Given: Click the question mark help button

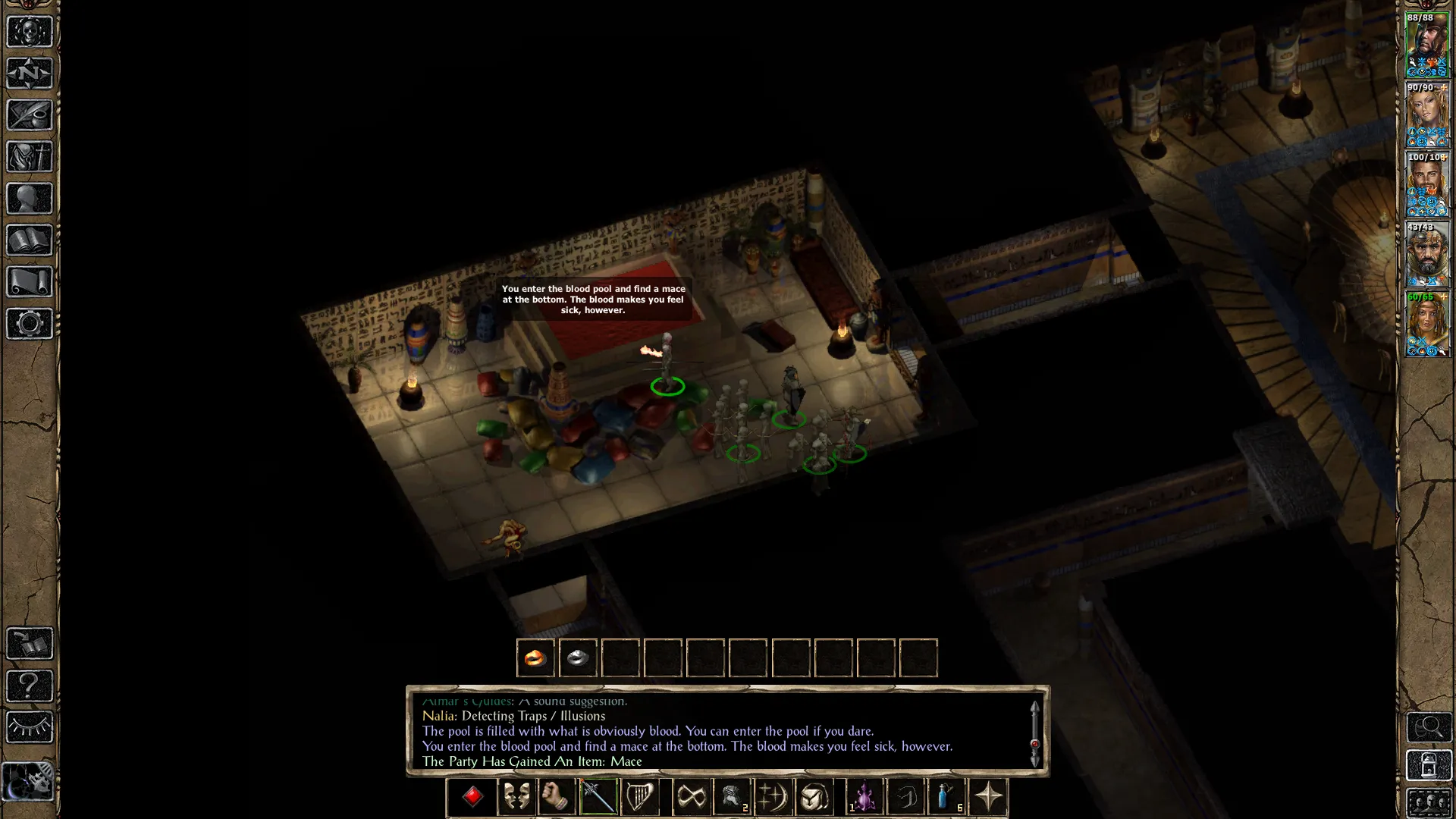Looking at the screenshot, I should [30, 686].
